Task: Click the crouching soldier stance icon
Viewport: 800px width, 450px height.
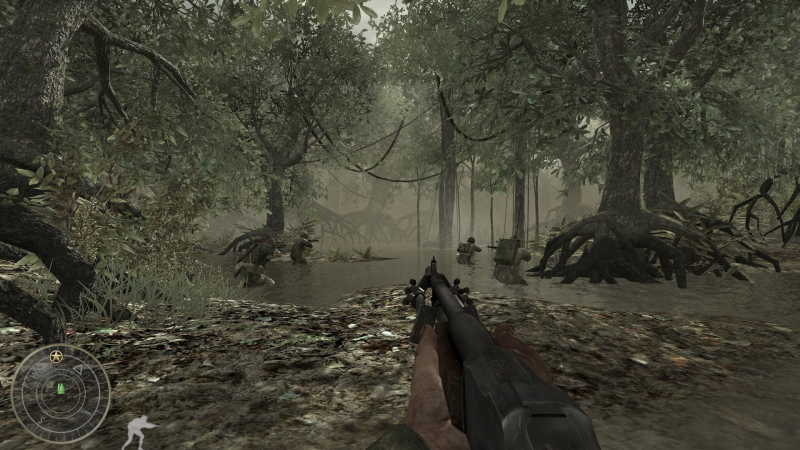Action: (137, 432)
